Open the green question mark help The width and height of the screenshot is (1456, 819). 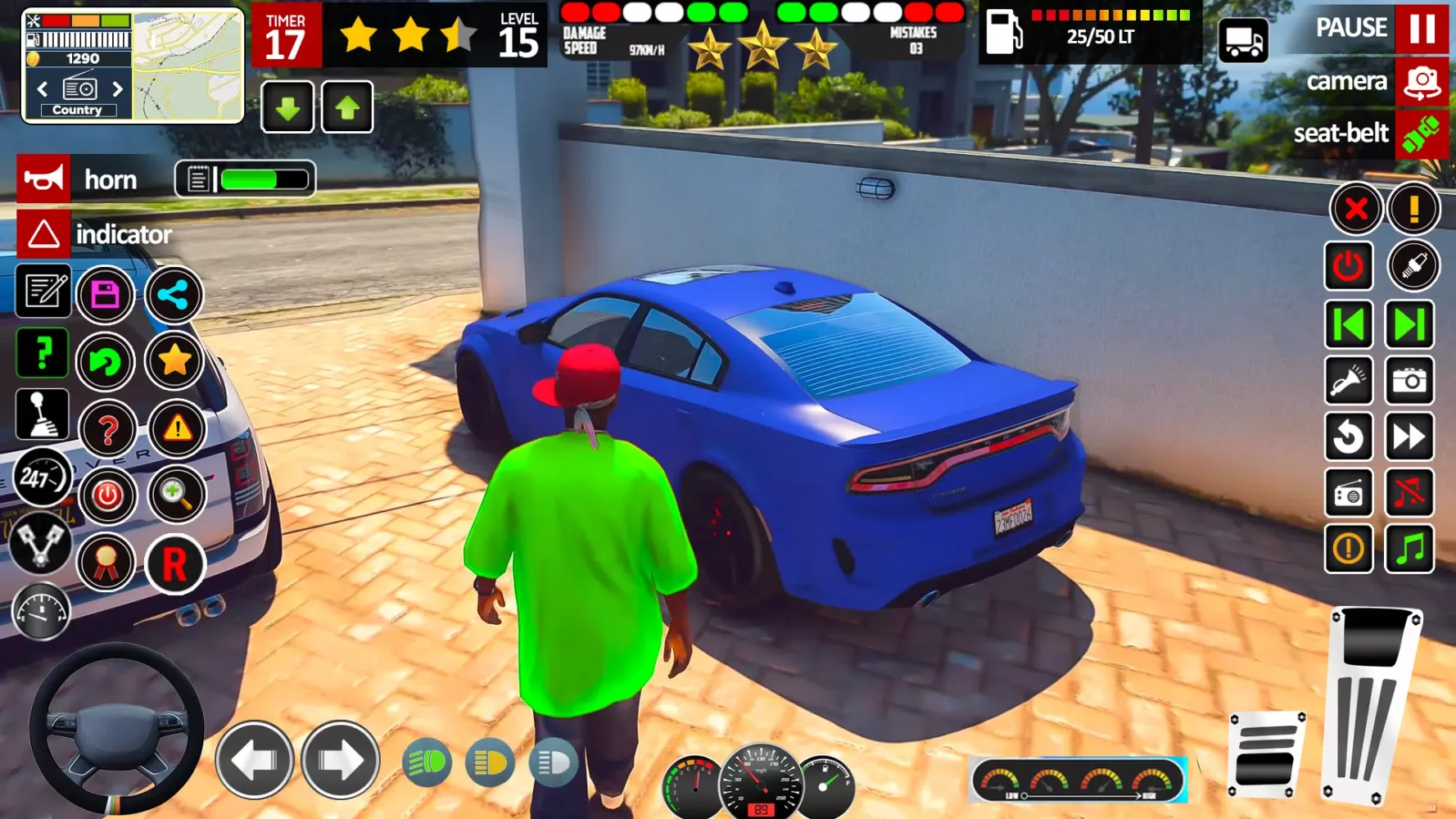43,354
